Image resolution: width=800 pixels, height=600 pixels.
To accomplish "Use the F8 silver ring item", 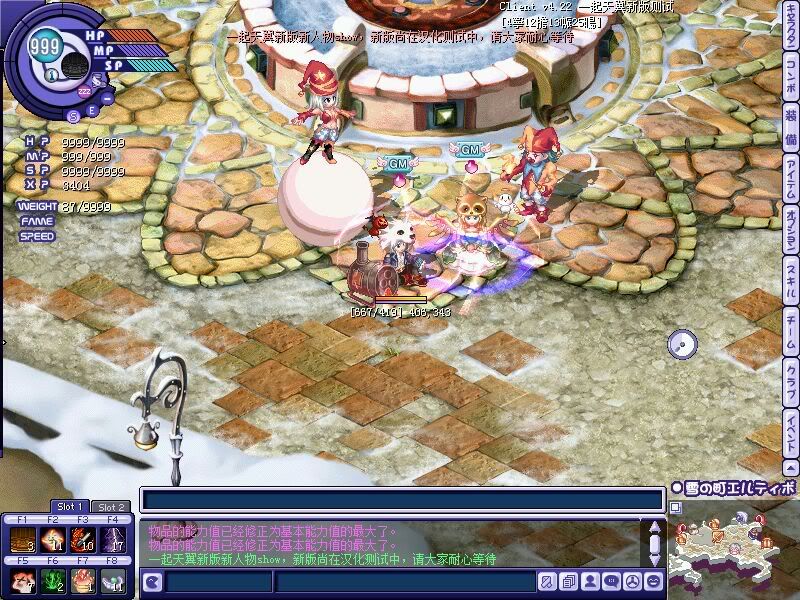I will click(114, 580).
